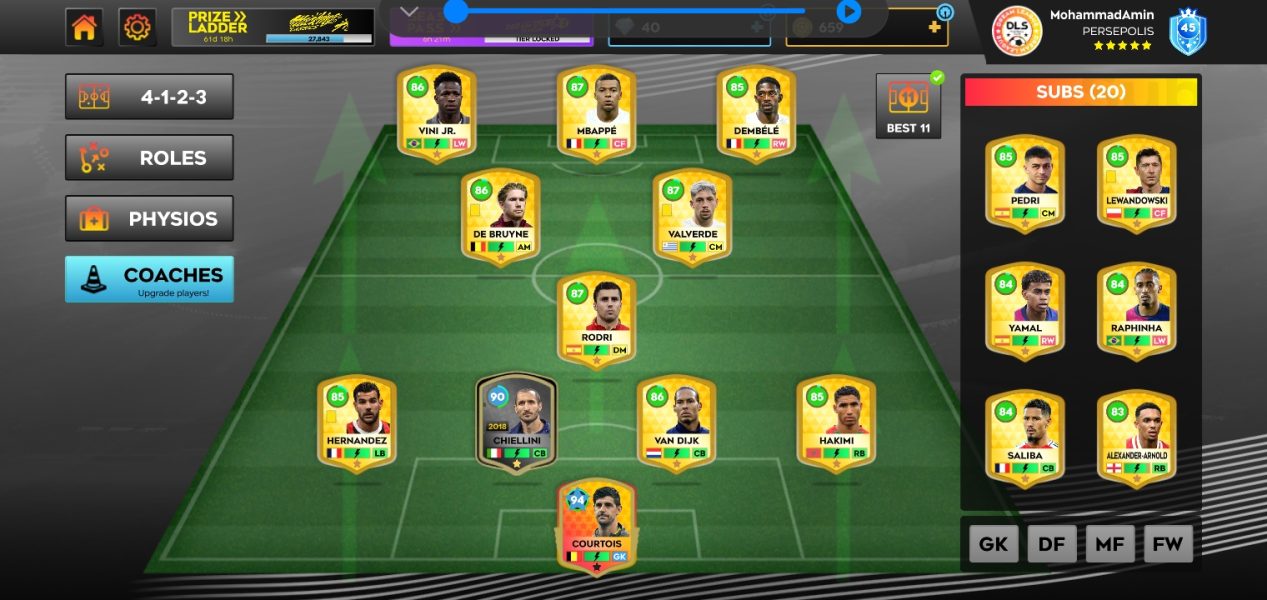Select Mbappé's player card
The image size is (1267, 600).
click(596, 113)
